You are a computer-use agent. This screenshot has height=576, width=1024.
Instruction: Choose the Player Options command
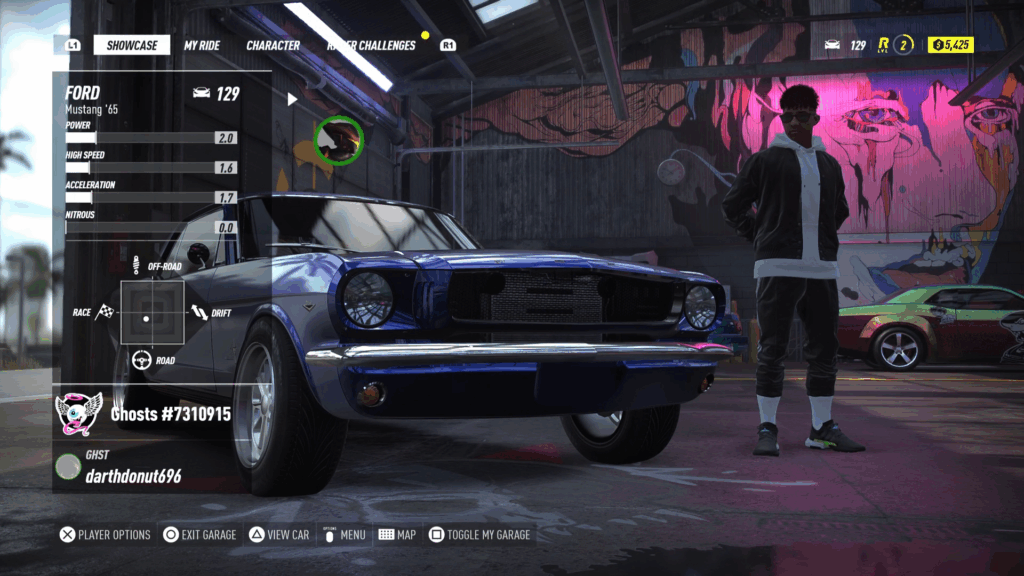click(106, 535)
